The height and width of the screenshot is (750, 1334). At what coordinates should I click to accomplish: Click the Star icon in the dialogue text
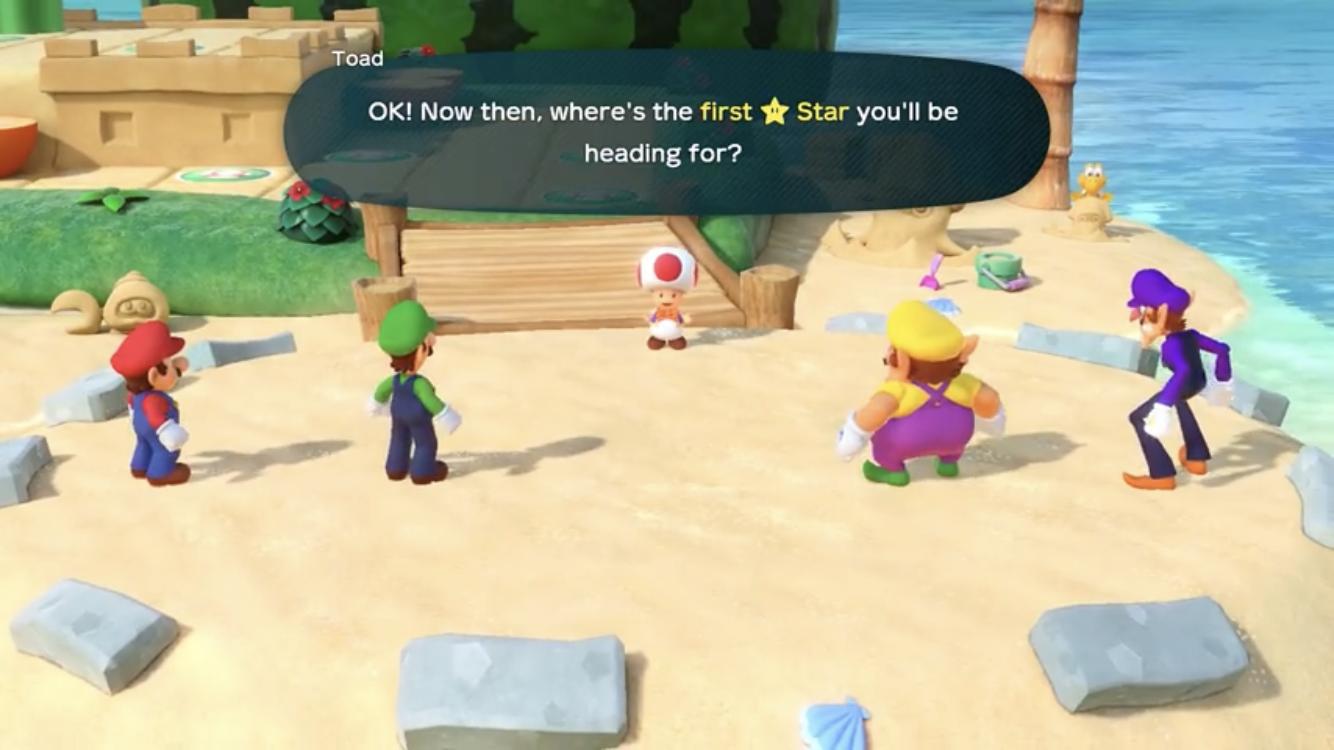pos(775,112)
